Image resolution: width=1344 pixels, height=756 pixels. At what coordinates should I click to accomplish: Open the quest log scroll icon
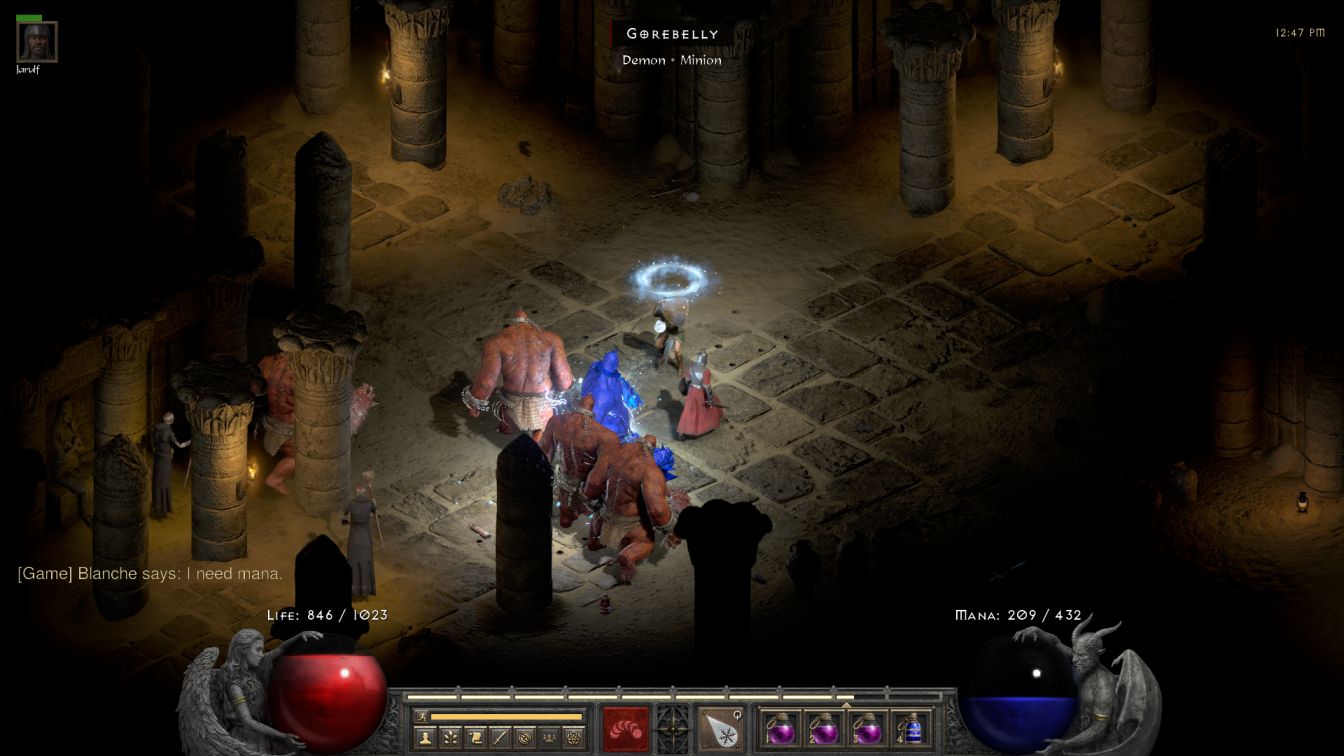(474, 738)
